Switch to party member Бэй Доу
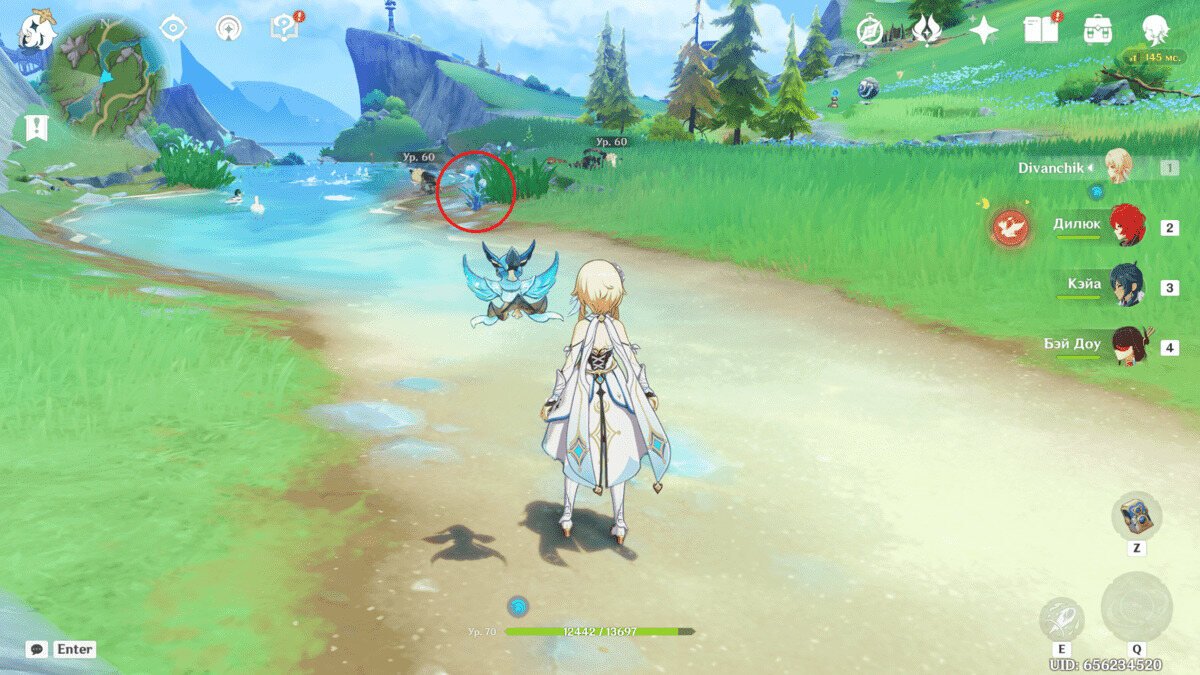This screenshot has height=675, width=1200. pos(1126,346)
